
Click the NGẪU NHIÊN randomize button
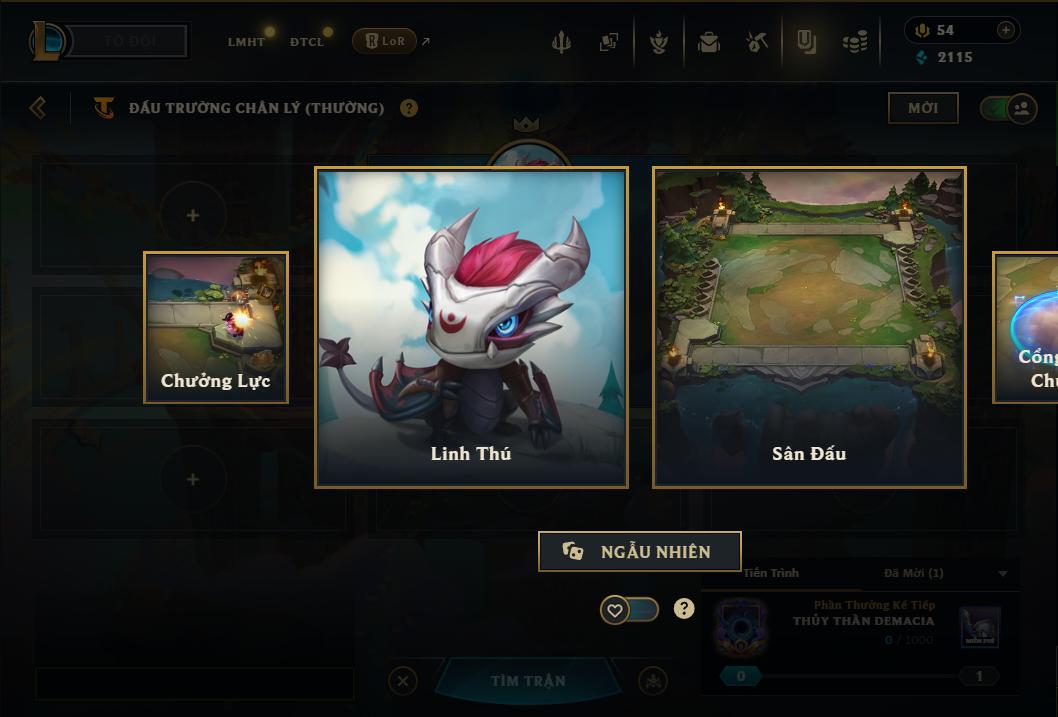(x=639, y=552)
